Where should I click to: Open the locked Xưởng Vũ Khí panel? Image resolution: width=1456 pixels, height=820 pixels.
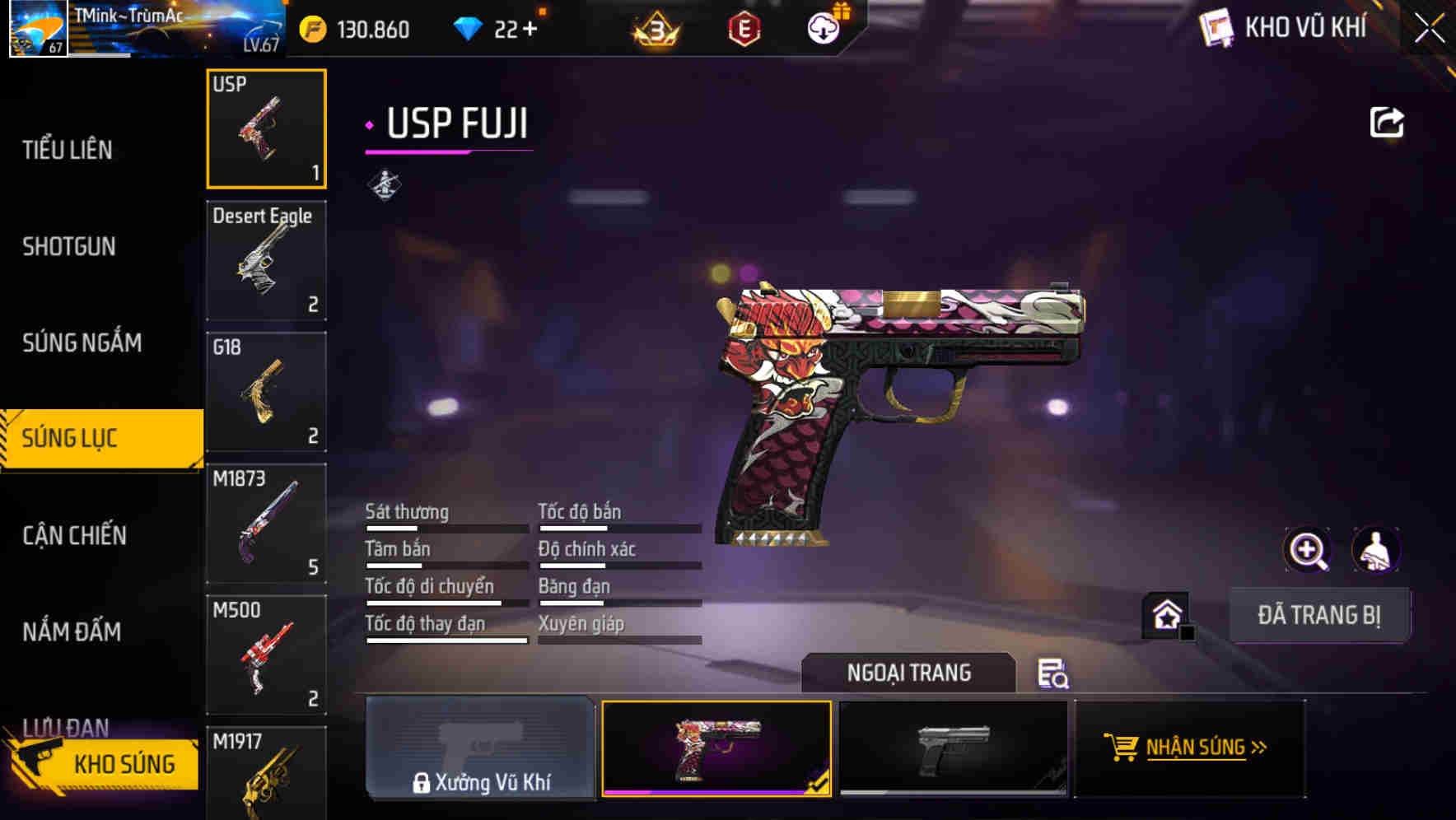coord(481,749)
